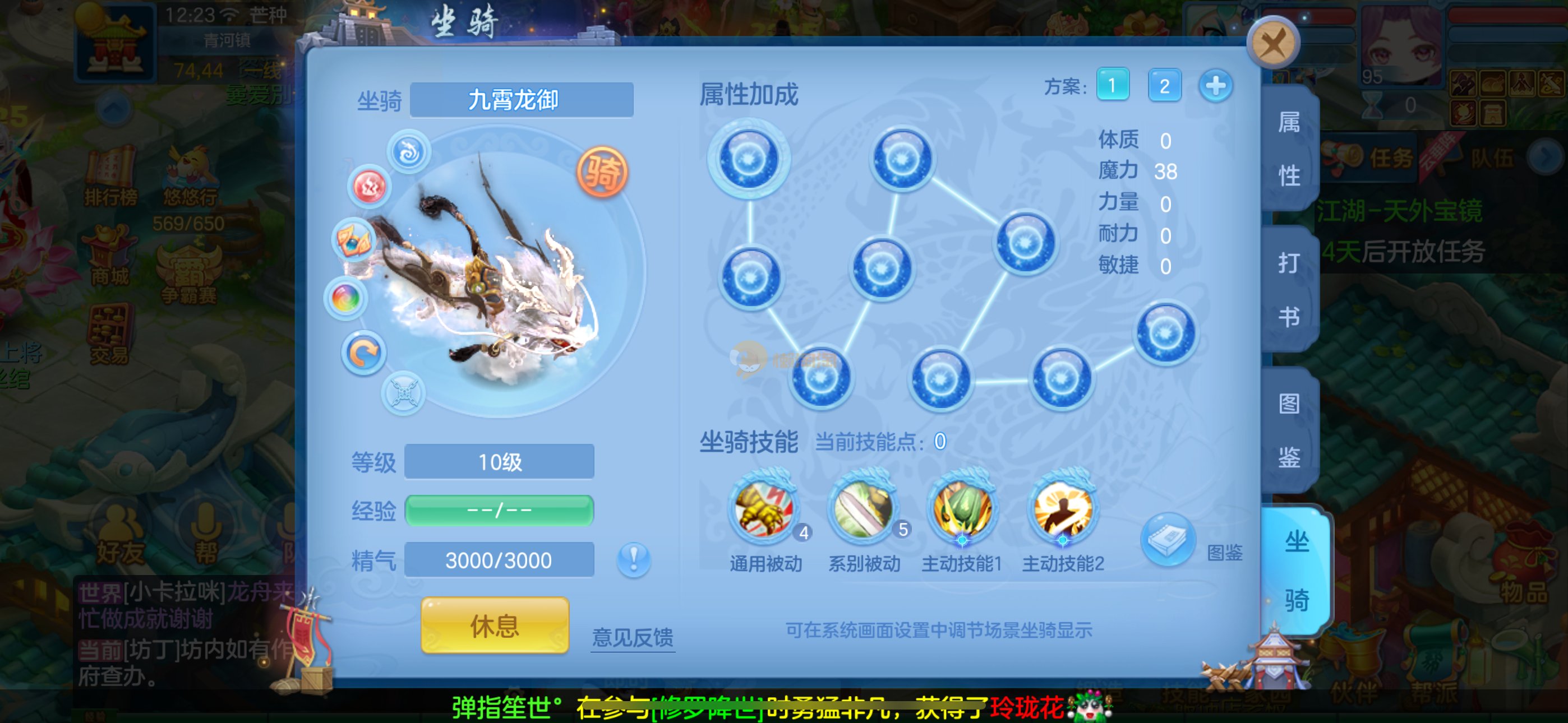Switch to the 打书 tab
The image size is (1568, 723).
(x=1289, y=289)
